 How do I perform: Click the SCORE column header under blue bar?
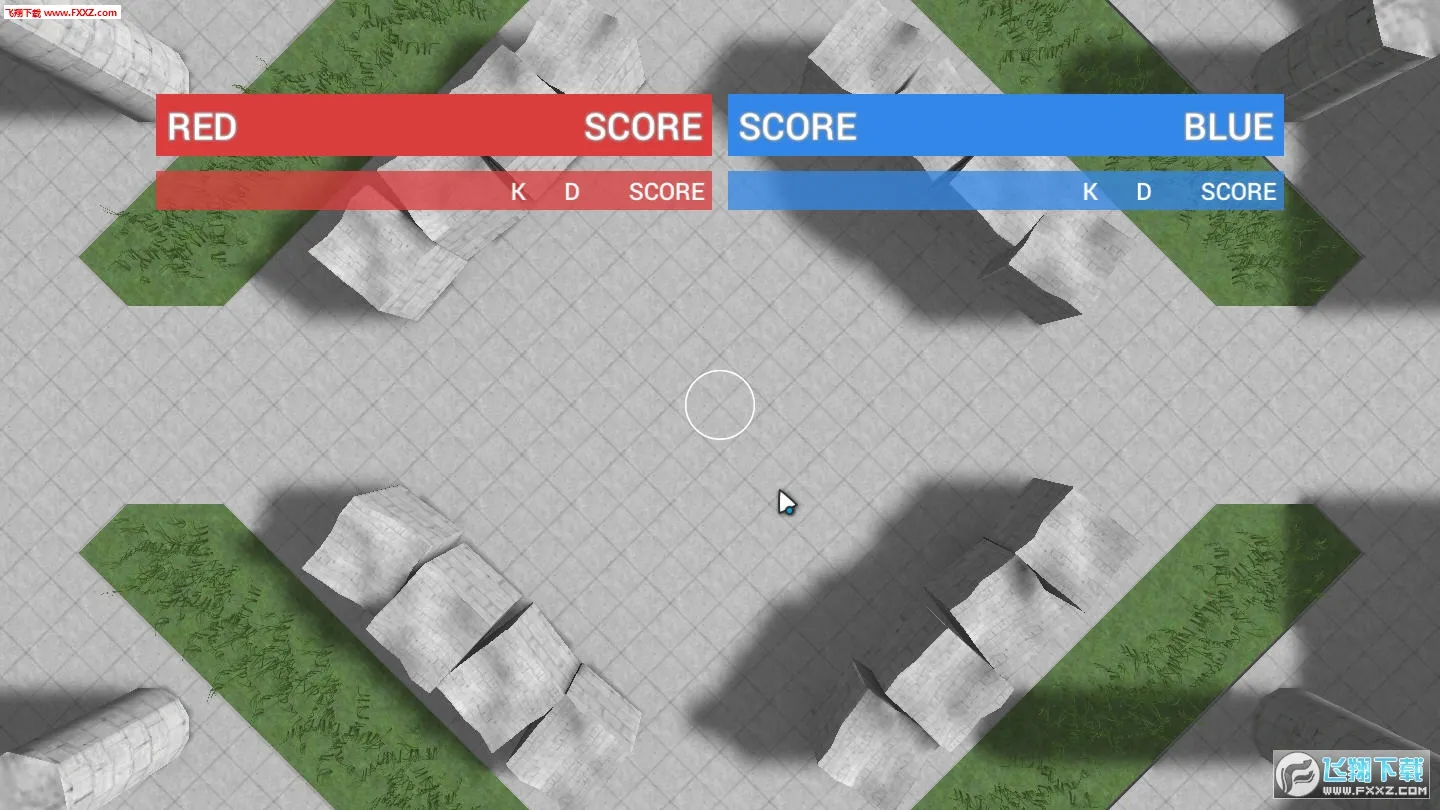(x=1237, y=192)
